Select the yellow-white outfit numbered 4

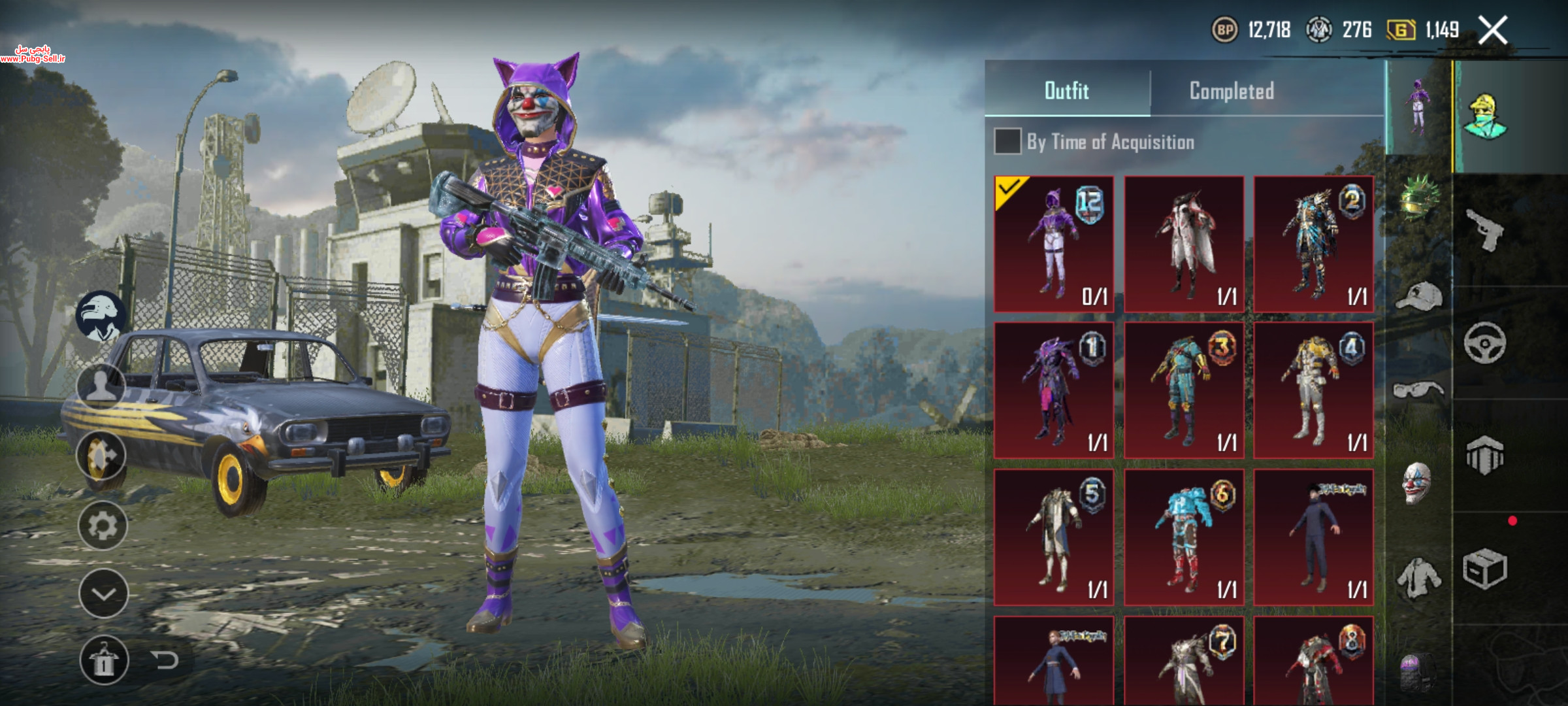click(x=1313, y=390)
